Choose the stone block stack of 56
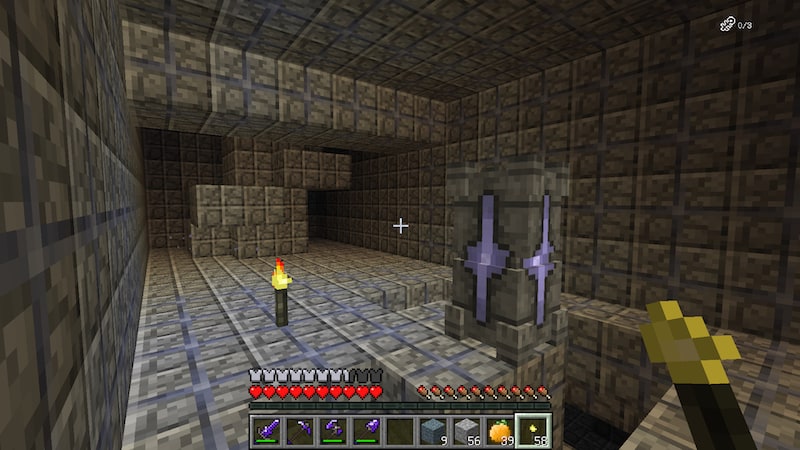The width and height of the screenshot is (800, 450). [465, 431]
